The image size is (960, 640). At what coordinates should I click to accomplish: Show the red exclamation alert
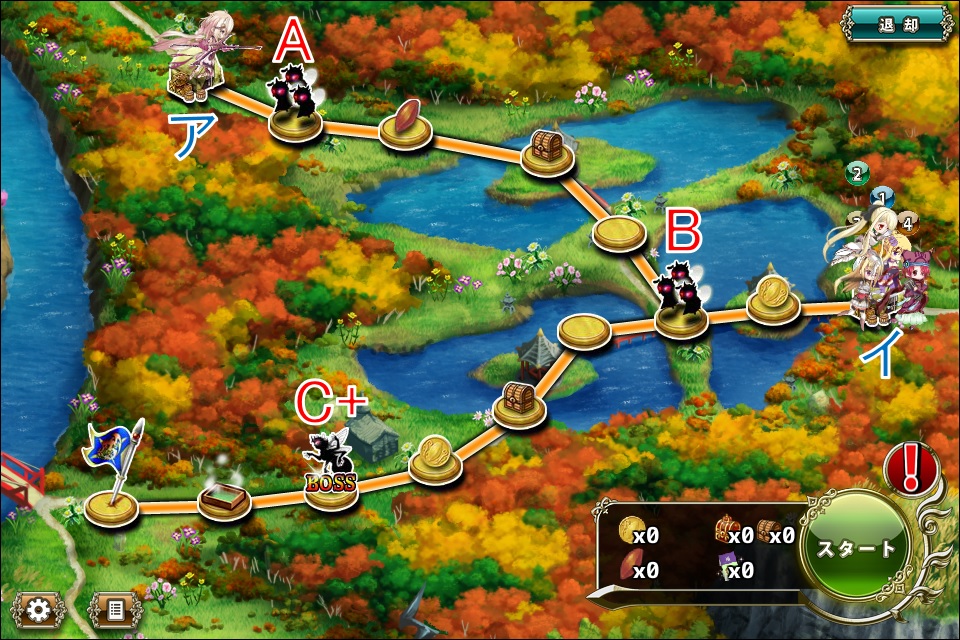coord(909,468)
